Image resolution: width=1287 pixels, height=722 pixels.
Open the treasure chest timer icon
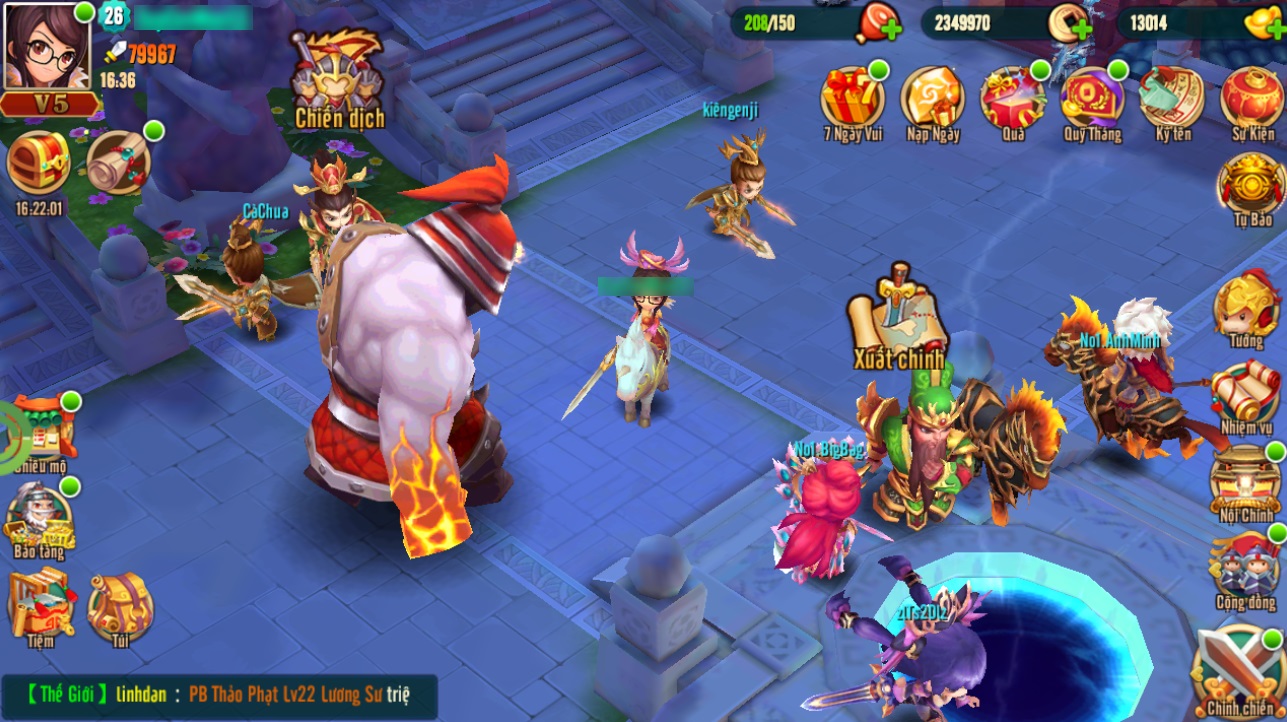[x=39, y=163]
